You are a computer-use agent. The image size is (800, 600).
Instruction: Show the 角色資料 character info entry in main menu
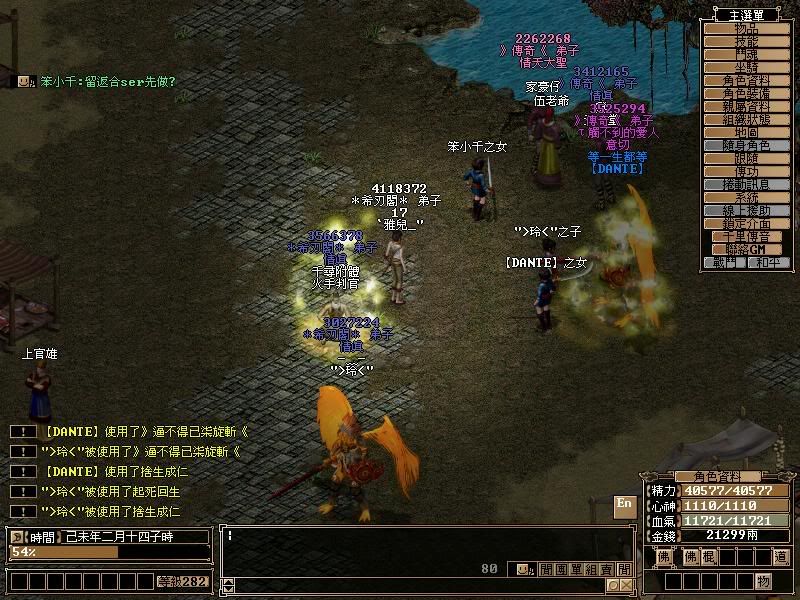point(747,80)
